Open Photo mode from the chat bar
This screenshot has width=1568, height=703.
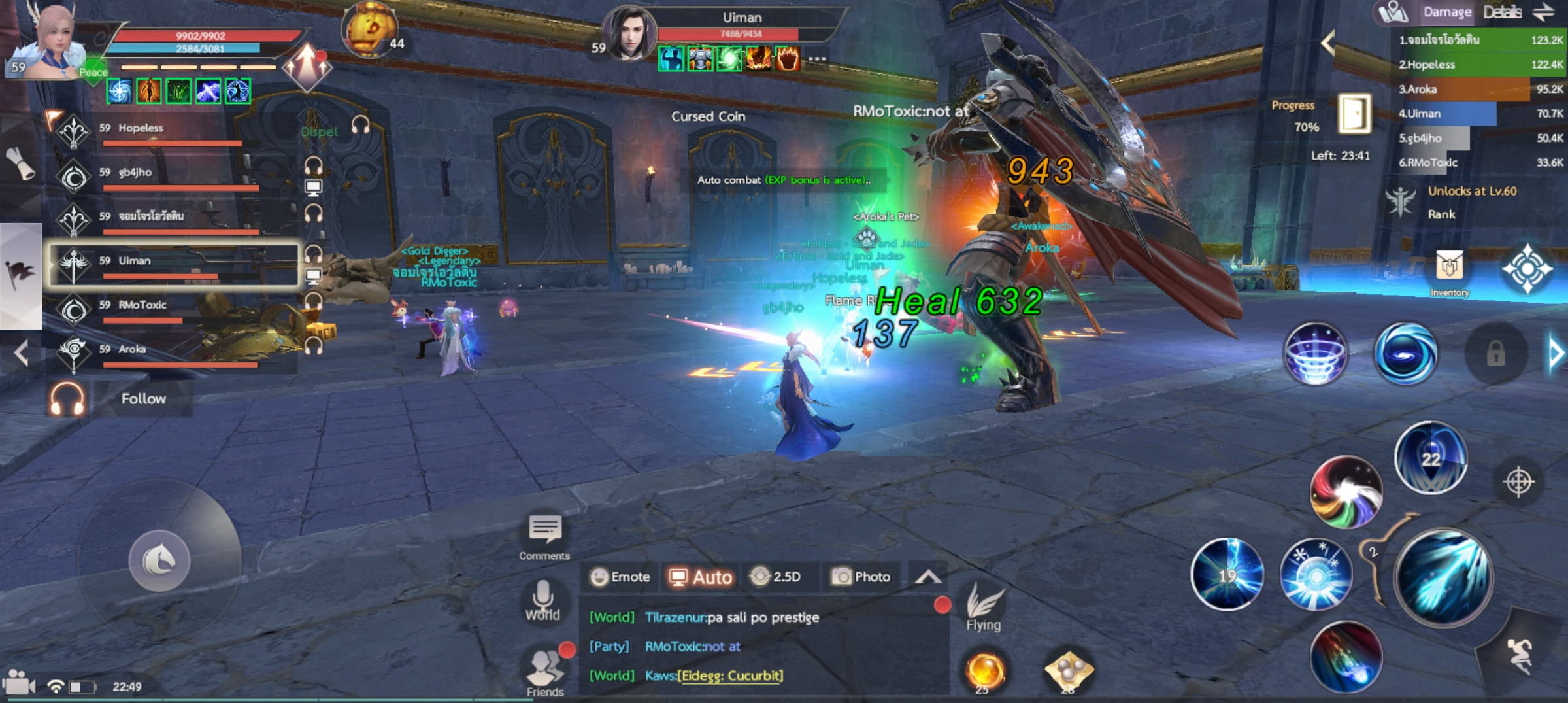pyautogui.click(x=860, y=577)
